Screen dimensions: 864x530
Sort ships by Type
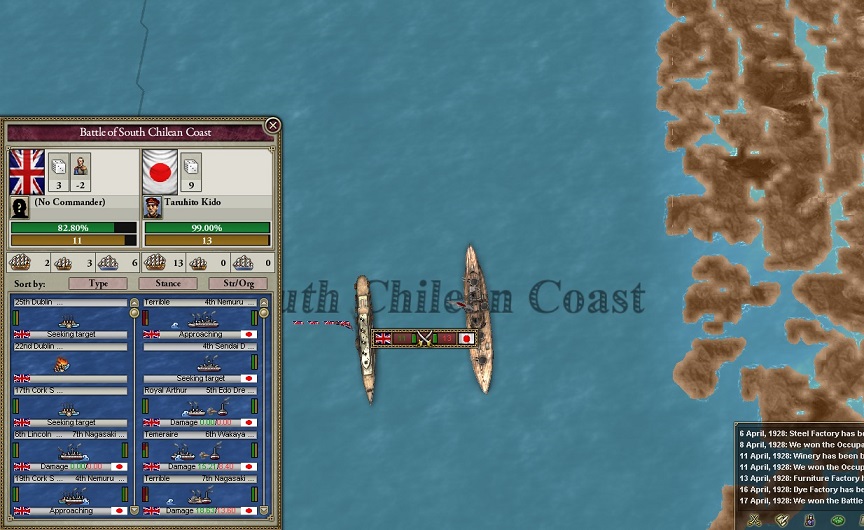(x=99, y=284)
